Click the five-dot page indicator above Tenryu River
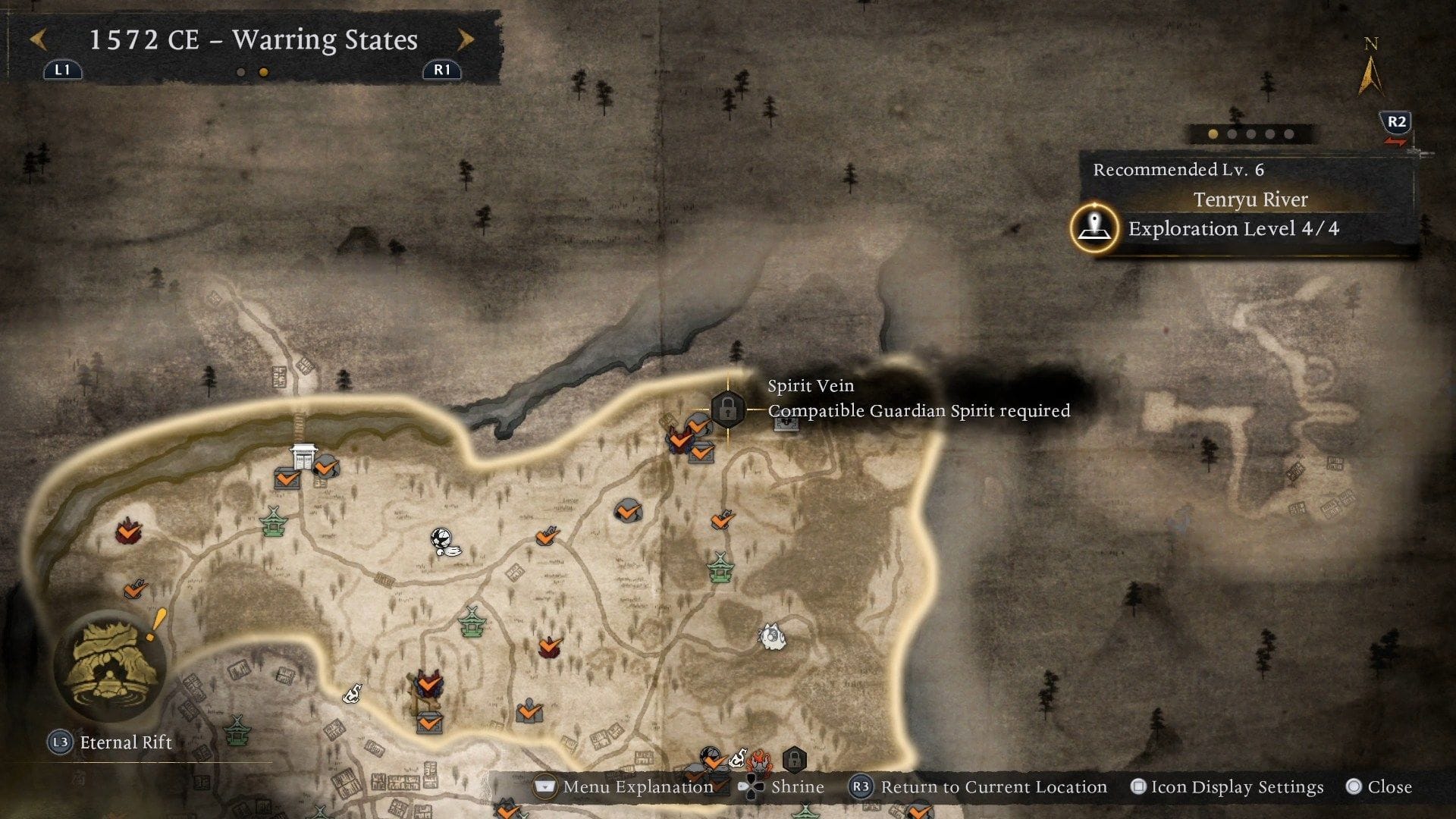 (1247, 135)
